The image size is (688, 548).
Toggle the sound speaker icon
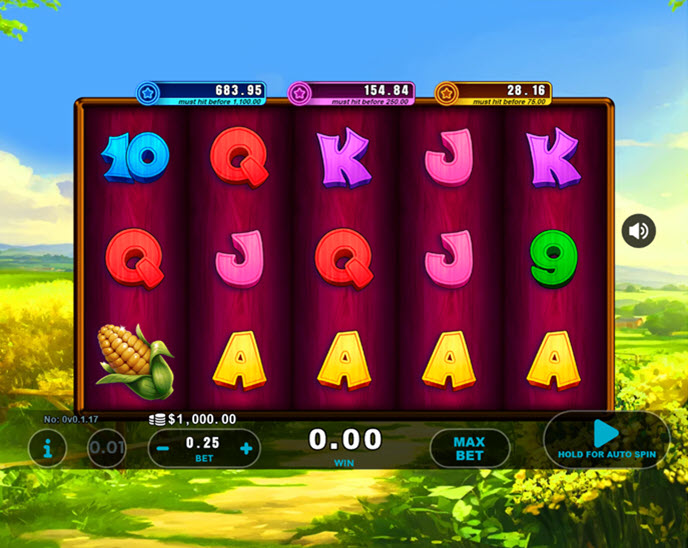pos(639,232)
